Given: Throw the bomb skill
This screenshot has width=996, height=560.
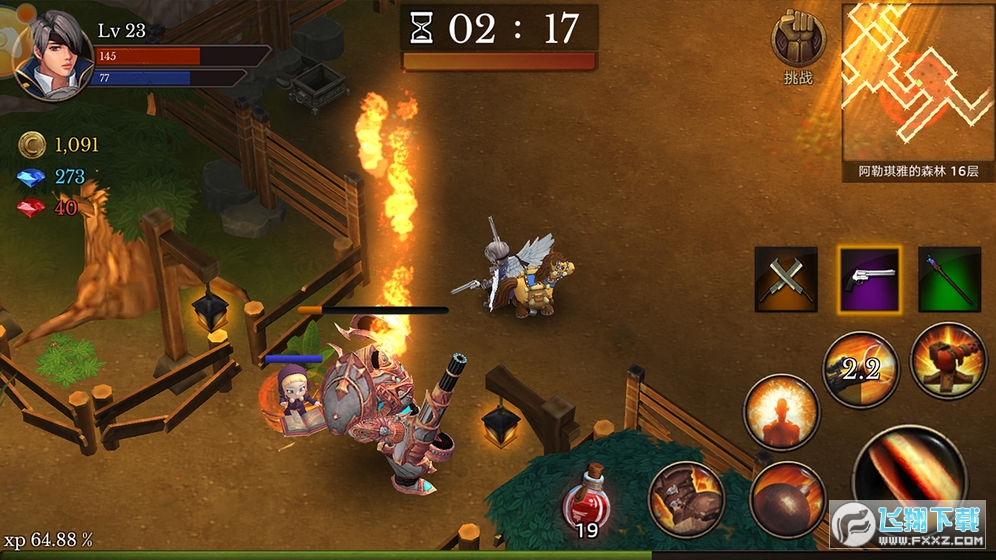Looking at the screenshot, I should pos(788,496).
